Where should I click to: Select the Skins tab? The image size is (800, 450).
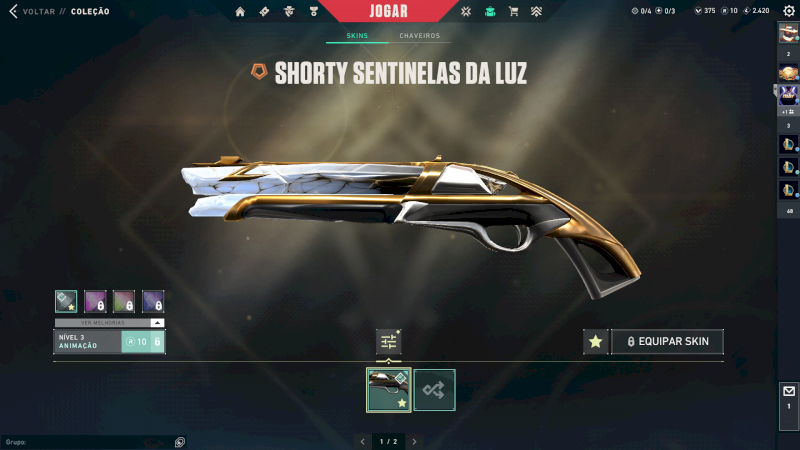[x=357, y=36]
